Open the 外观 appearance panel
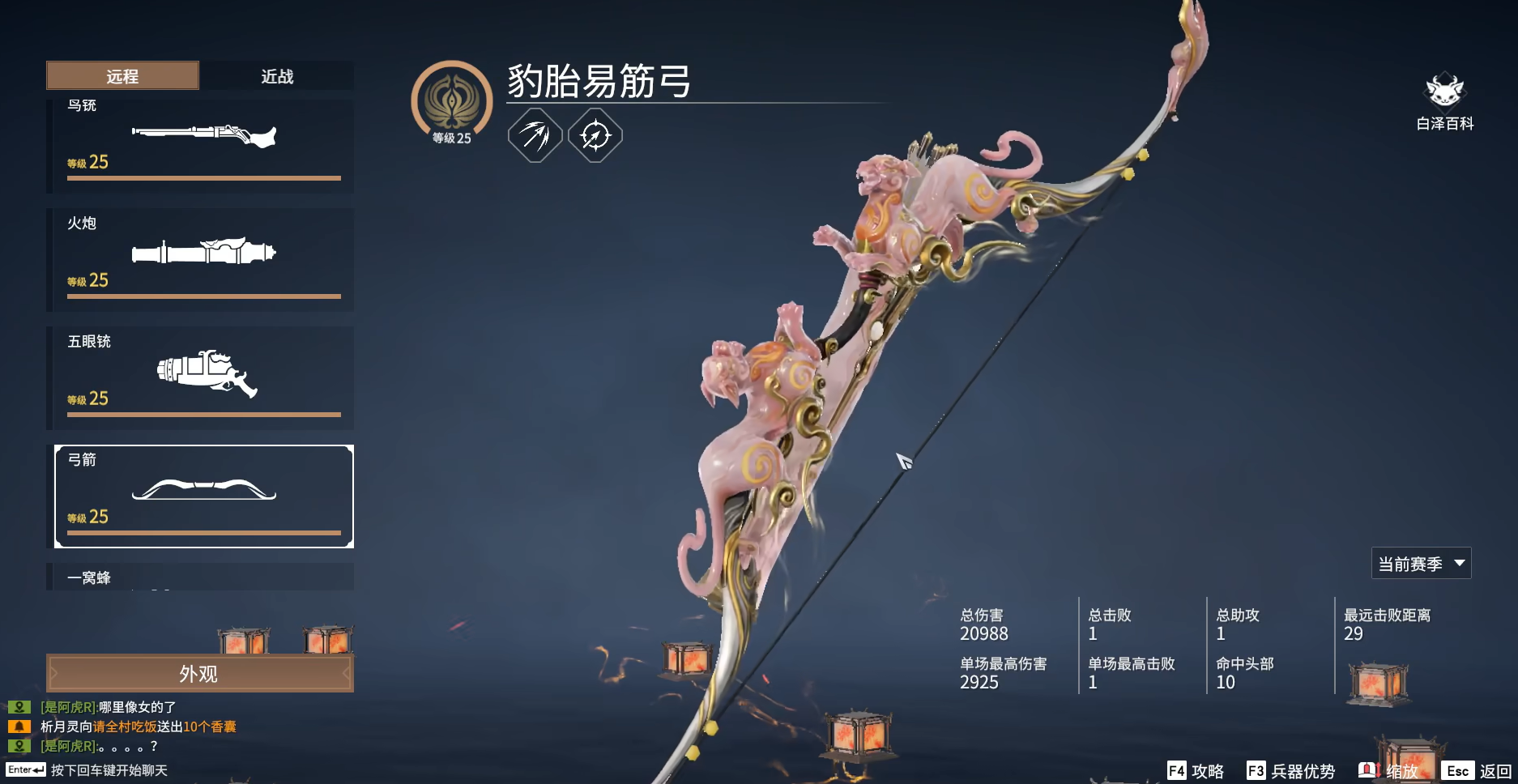The image size is (1518, 784). coord(199,673)
